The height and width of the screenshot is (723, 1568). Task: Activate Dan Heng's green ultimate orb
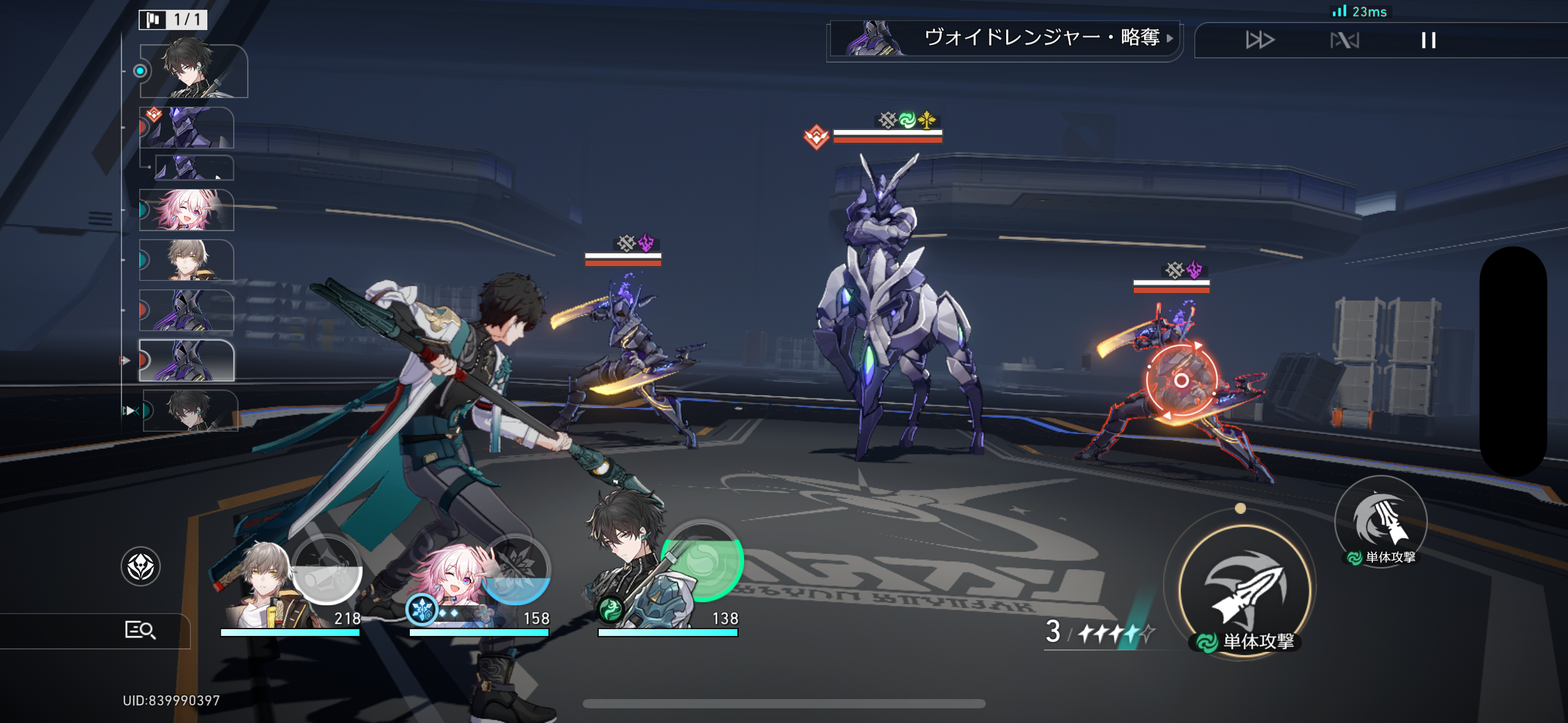tap(702, 560)
